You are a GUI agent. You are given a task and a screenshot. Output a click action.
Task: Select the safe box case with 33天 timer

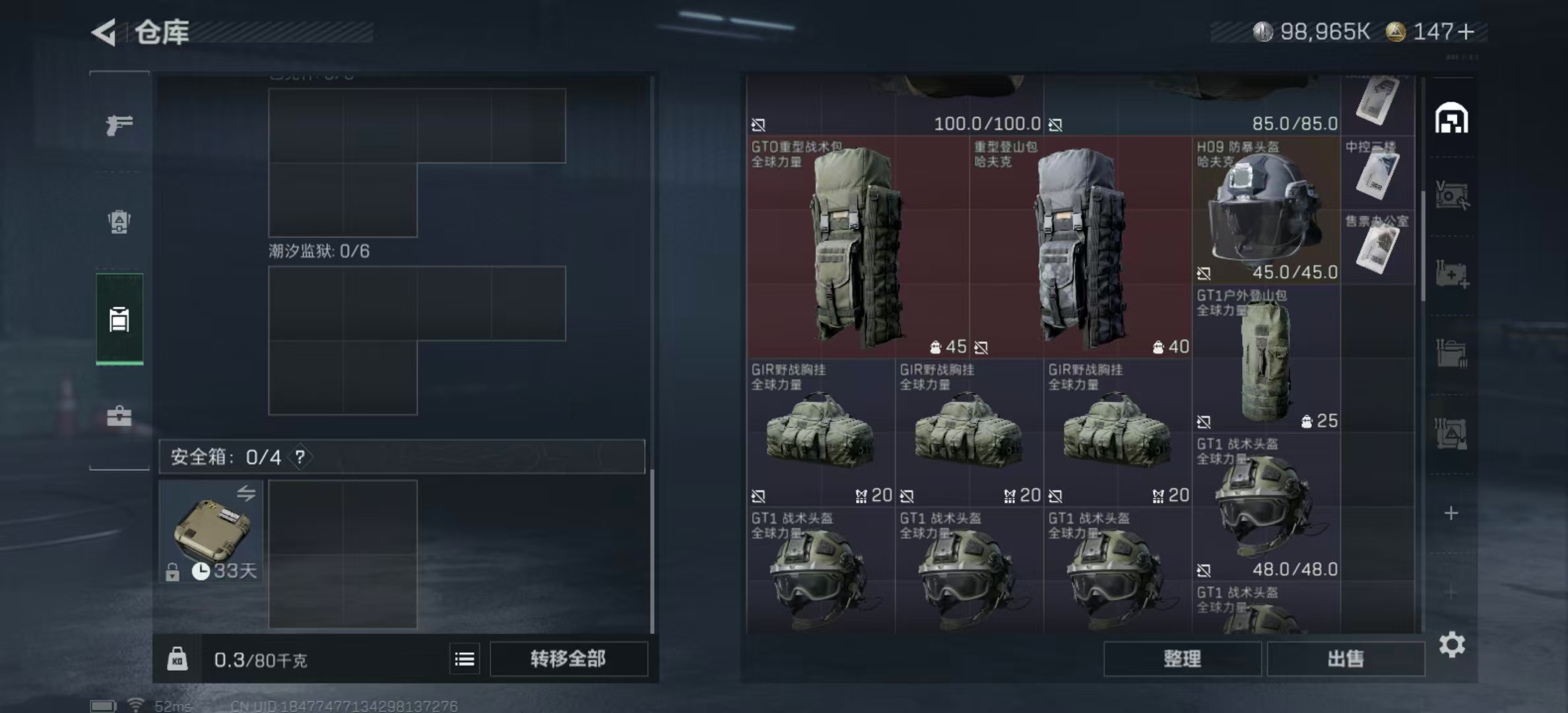coord(211,531)
